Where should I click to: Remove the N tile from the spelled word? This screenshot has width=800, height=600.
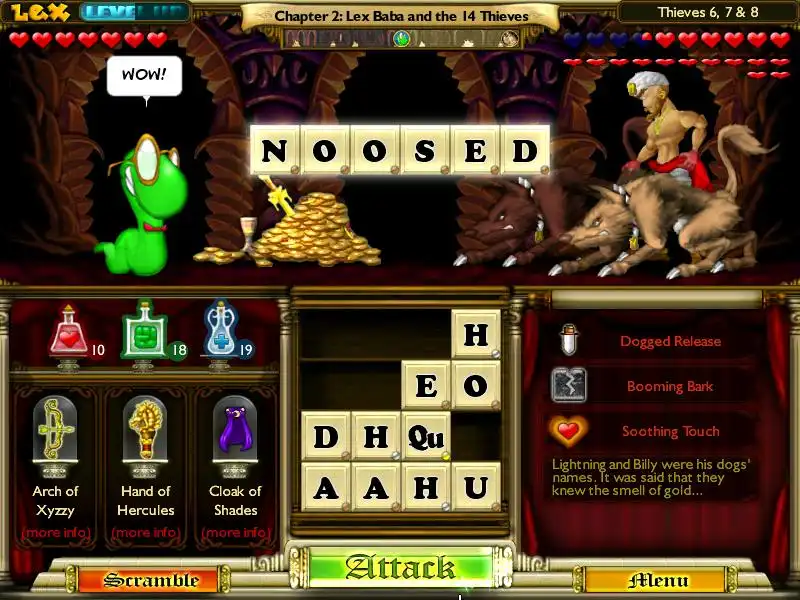click(x=274, y=151)
